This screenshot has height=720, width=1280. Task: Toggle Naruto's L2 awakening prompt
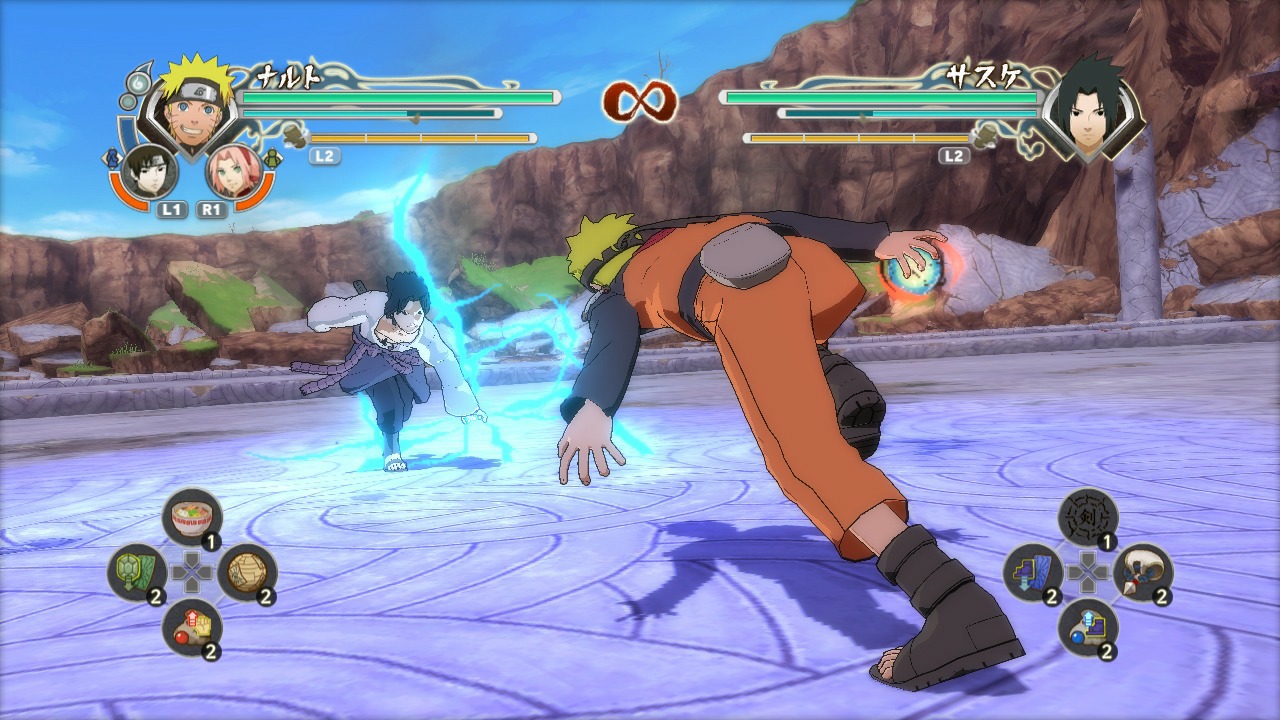[x=323, y=156]
